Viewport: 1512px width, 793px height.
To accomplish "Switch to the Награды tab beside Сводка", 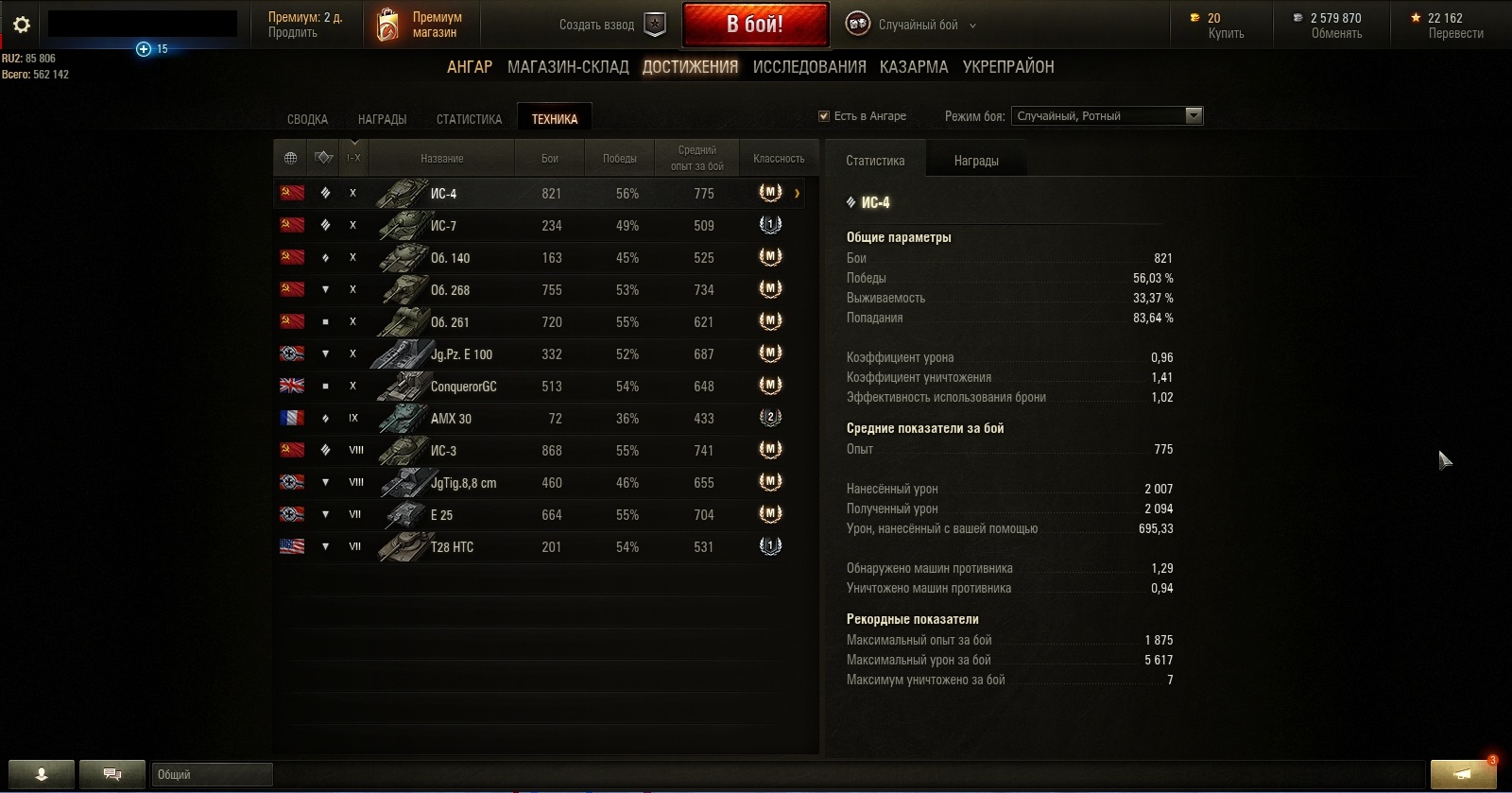I will 382,119.
